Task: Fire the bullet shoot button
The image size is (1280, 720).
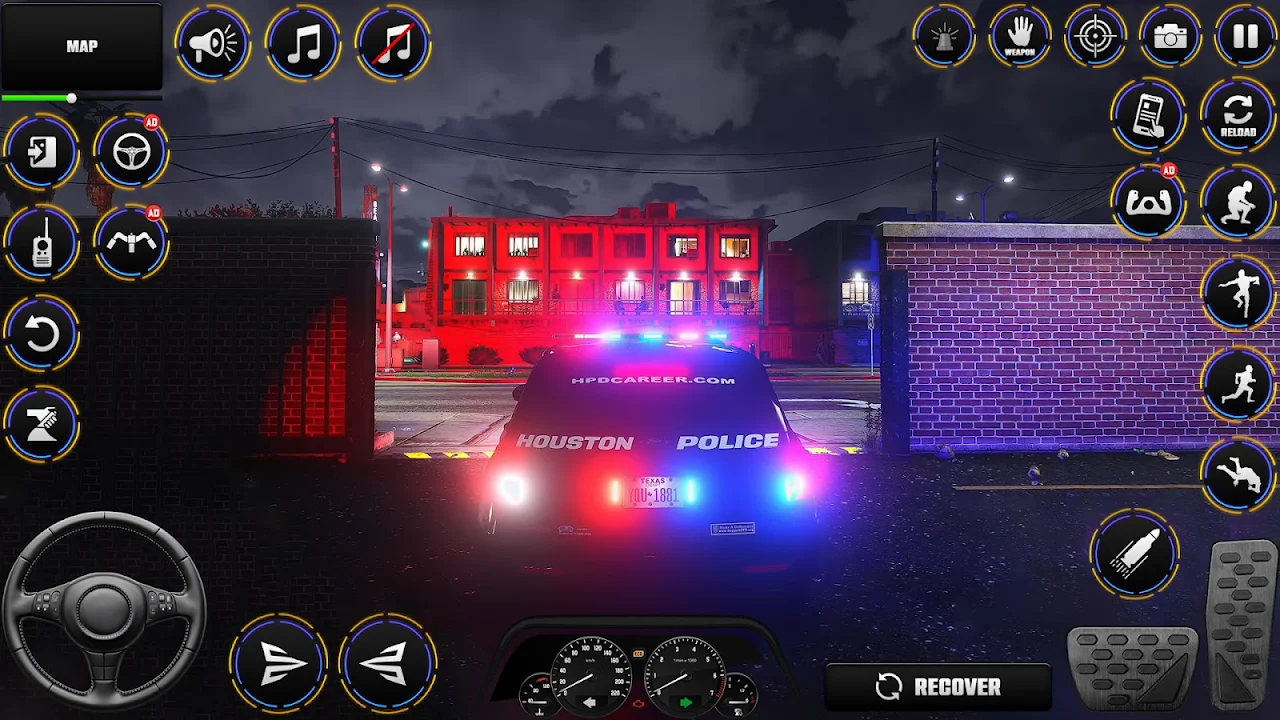Action: point(1135,553)
